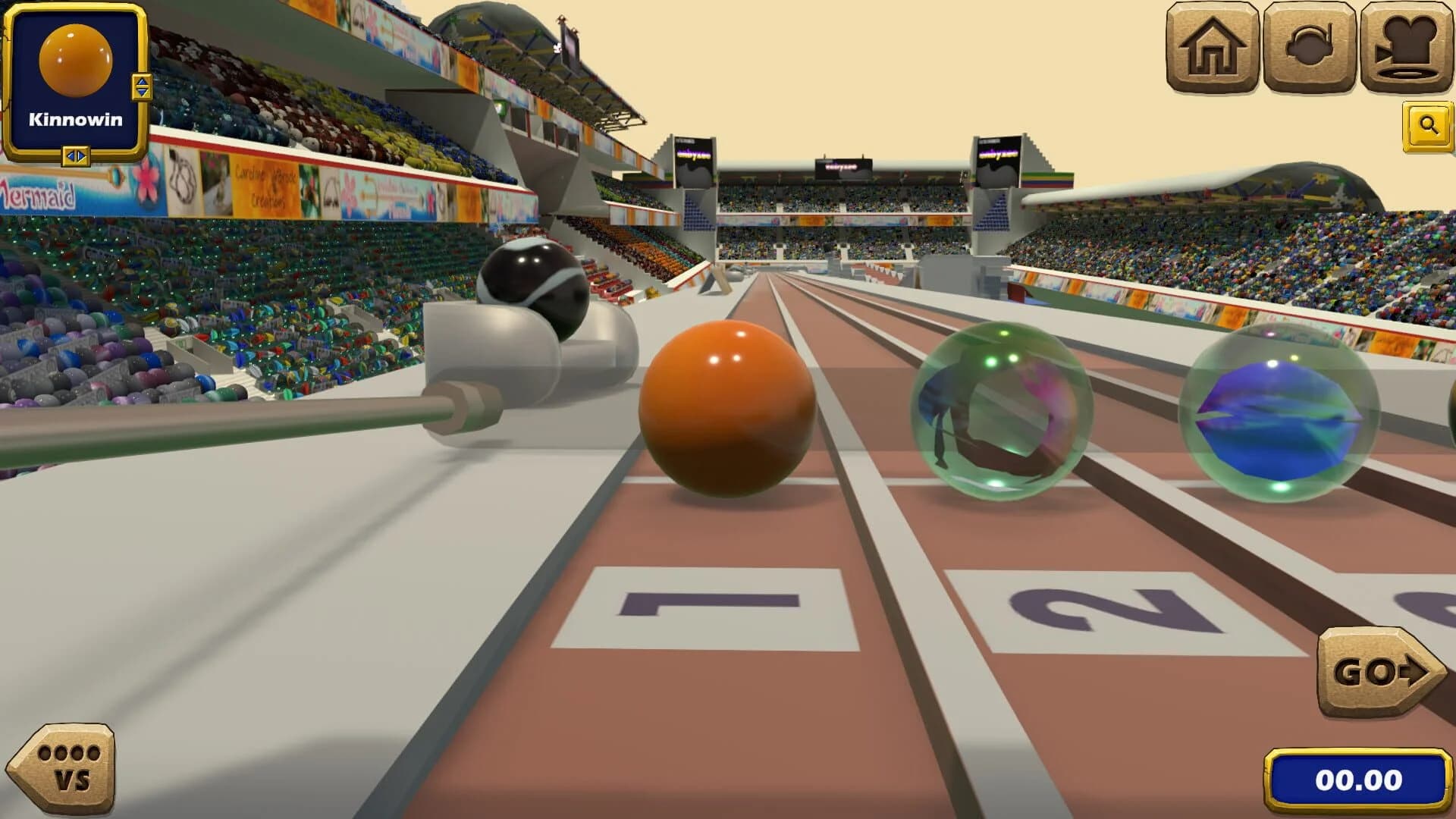Select the Kinnowin nameplate label
1456x819 pixels.
[x=77, y=118]
